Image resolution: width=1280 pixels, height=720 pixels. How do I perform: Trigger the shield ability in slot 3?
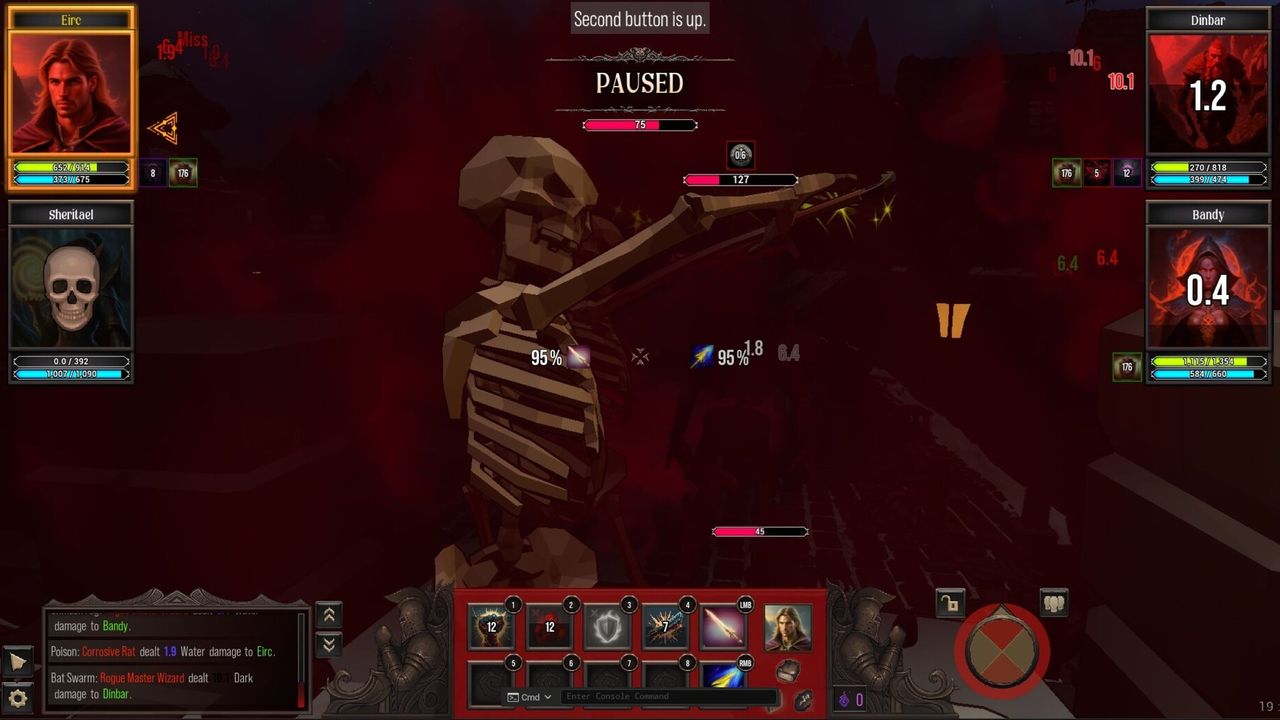pyautogui.click(x=607, y=627)
